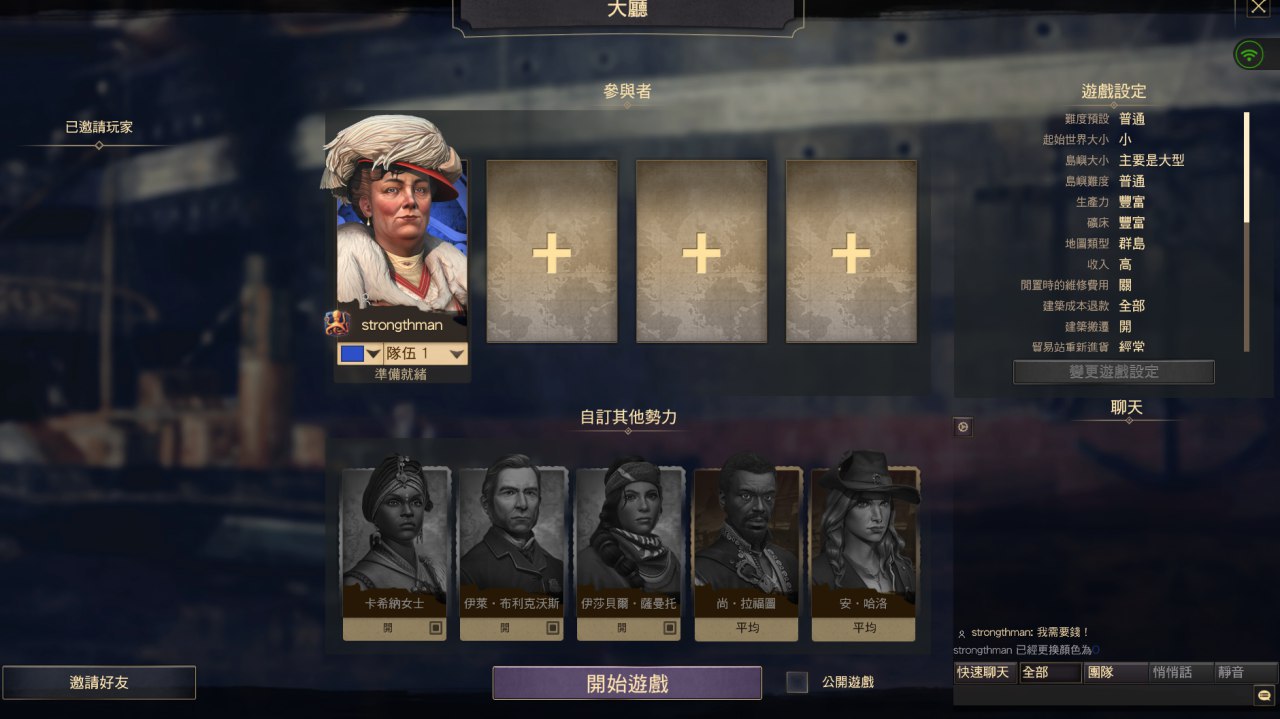Switch chat channel to 團隊
The height and width of the screenshot is (719, 1280).
click(x=1115, y=672)
